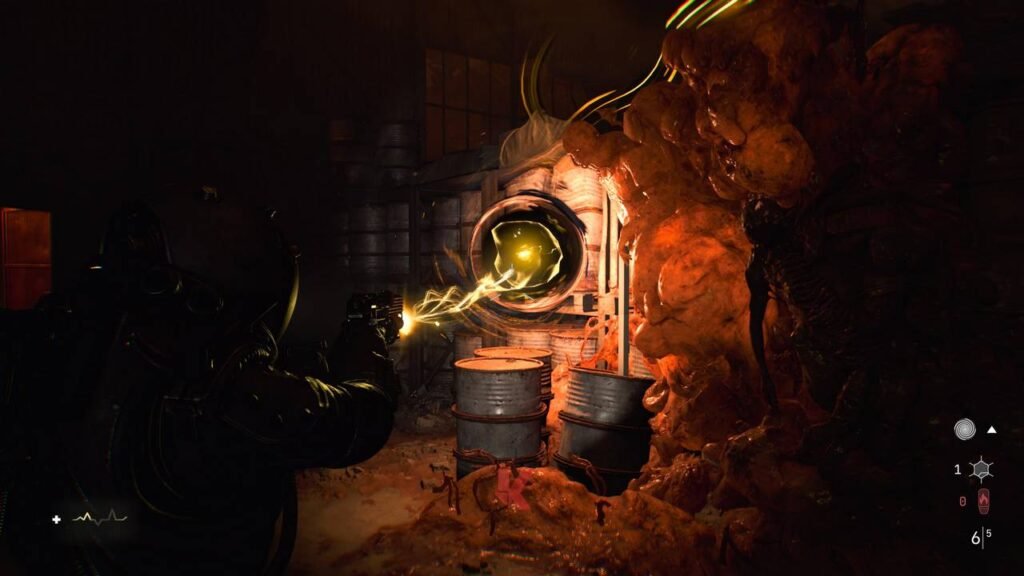Select the white spiral ability icon
Image resolution: width=1024 pixels, height=576 pixels.
click(965, 431)
